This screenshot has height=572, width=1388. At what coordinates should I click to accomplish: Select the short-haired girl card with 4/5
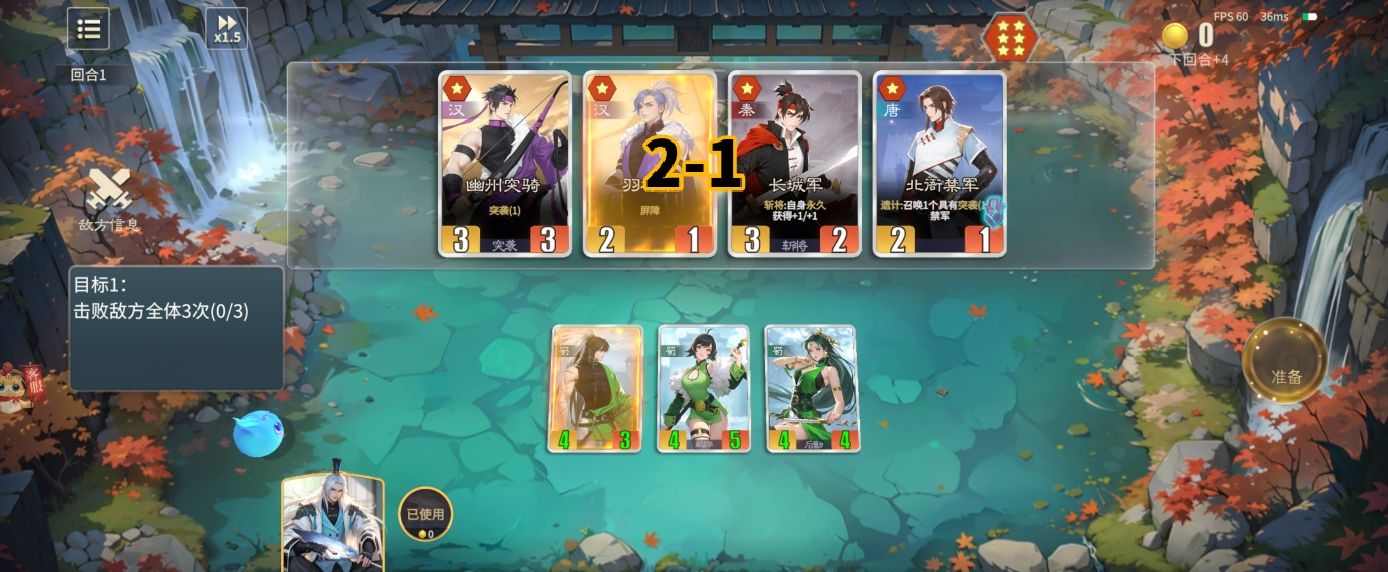704,388
